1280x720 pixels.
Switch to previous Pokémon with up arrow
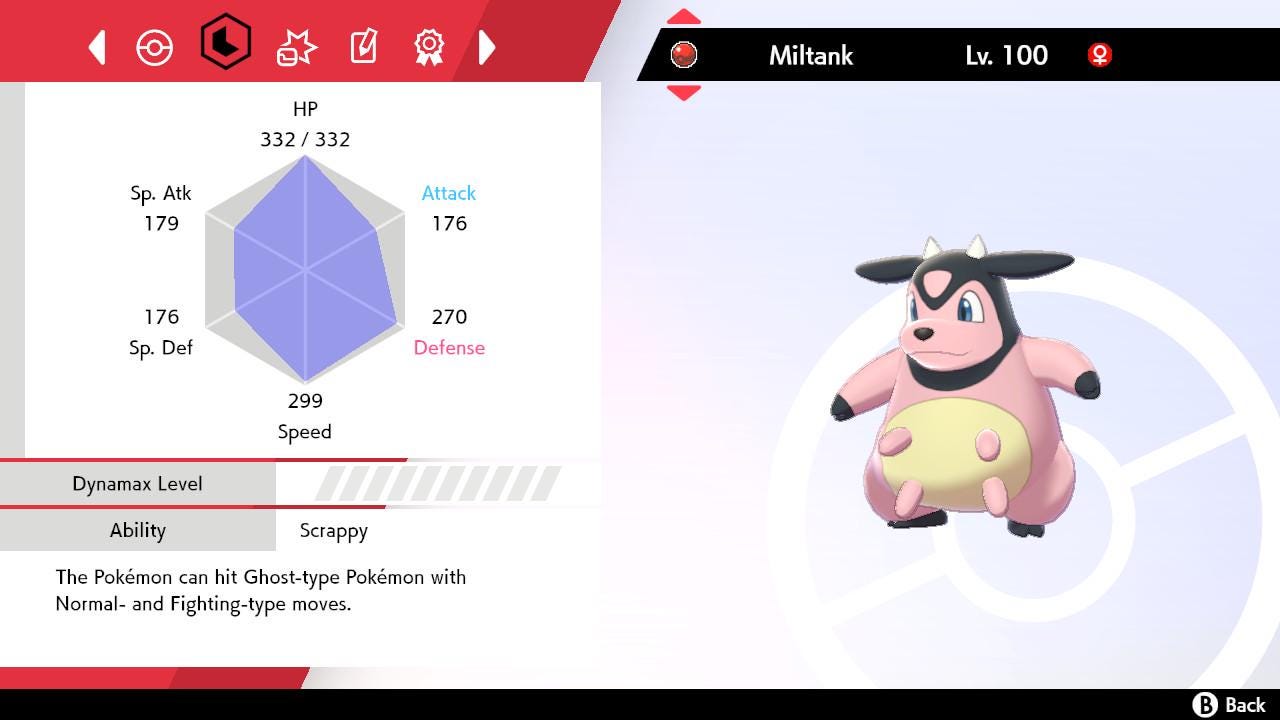click(683, 17)
